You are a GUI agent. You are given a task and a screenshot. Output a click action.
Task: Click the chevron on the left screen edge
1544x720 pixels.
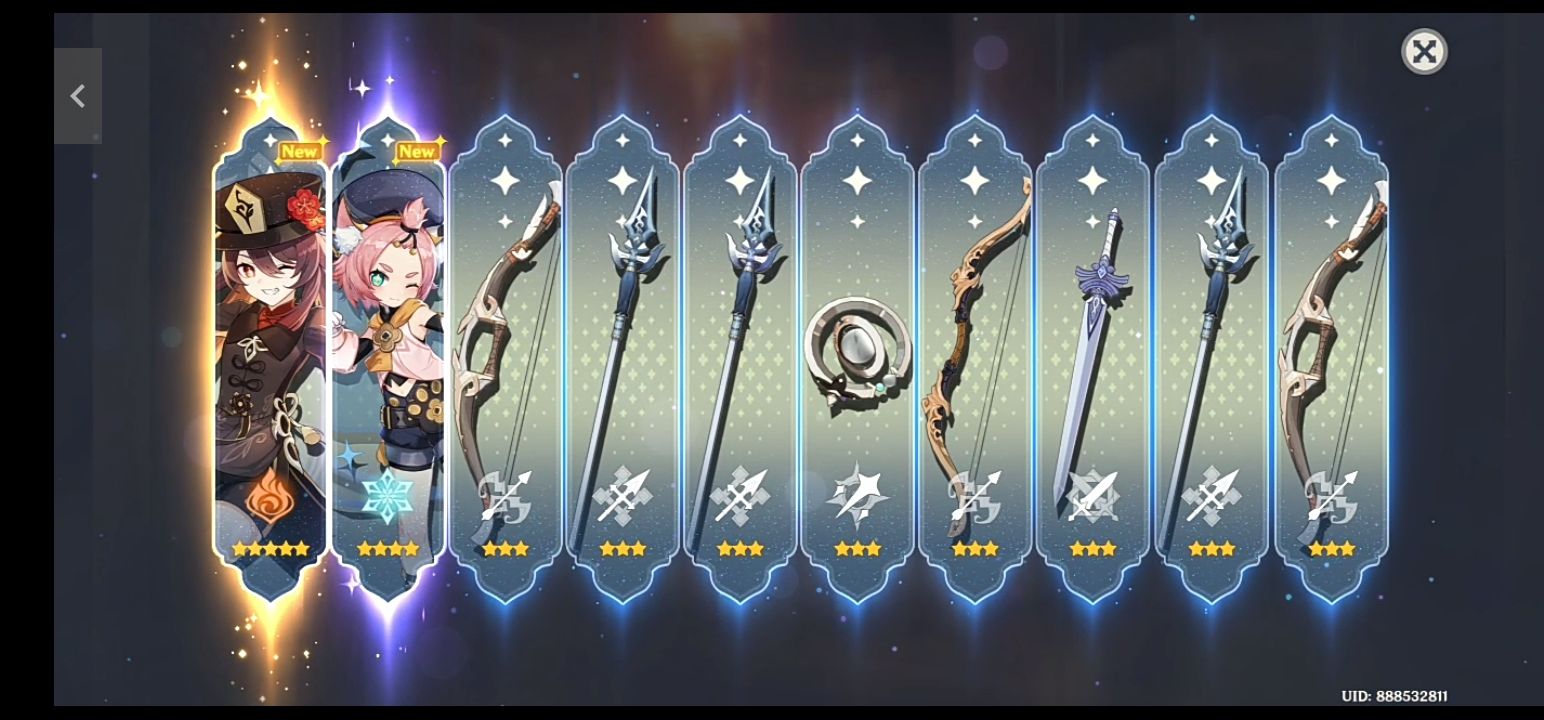[79, 97]
